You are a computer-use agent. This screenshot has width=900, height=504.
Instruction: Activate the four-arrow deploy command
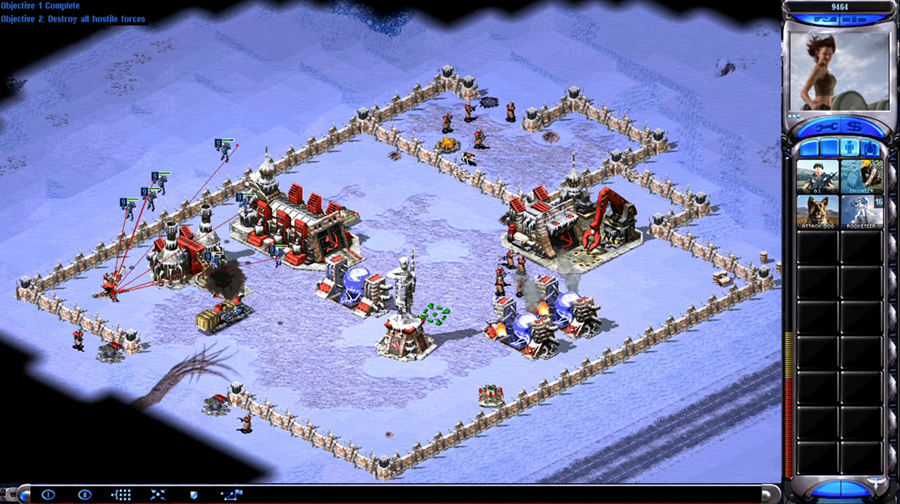[158, 494]
